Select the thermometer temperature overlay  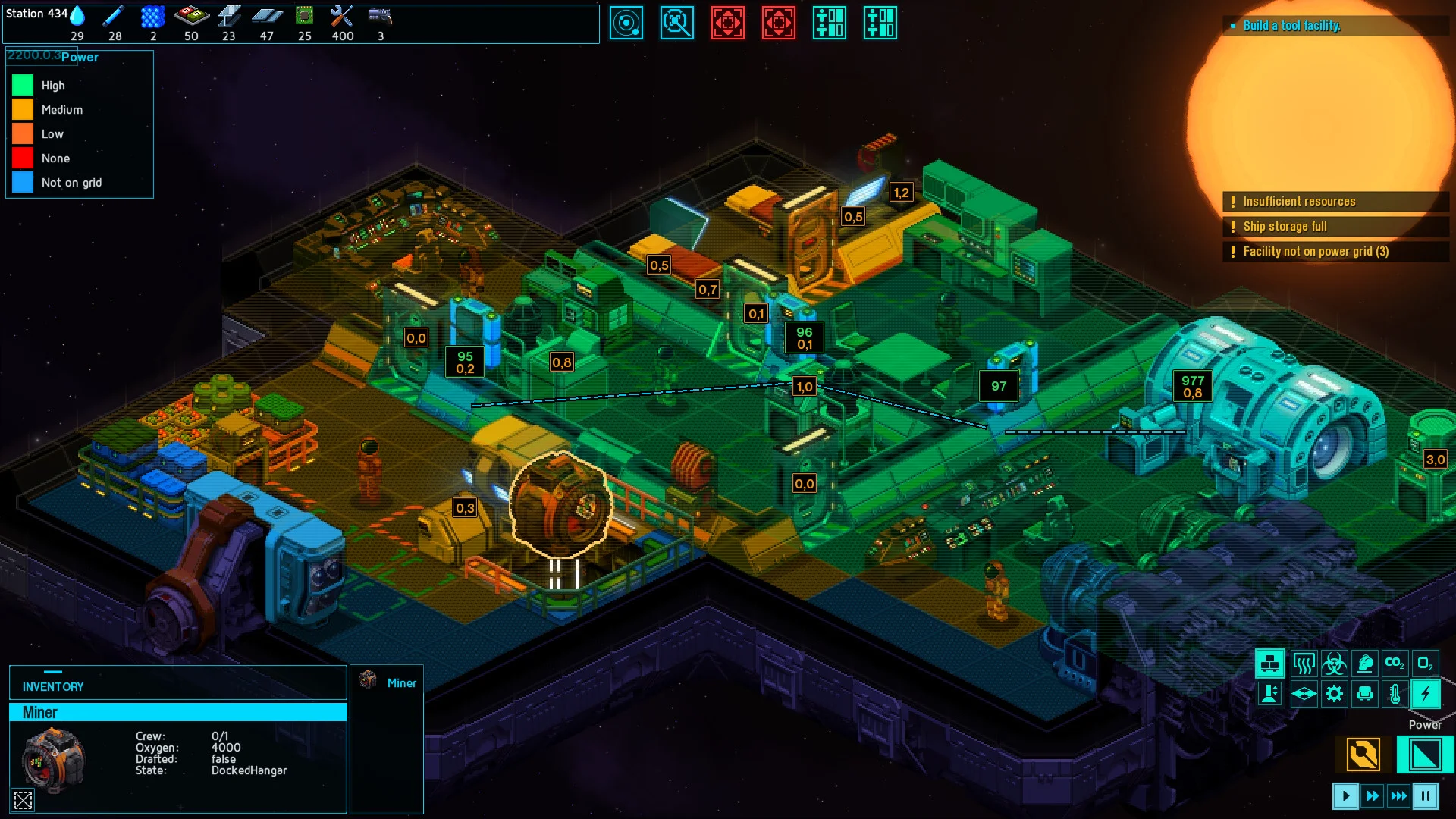(x=1396, y=692)
